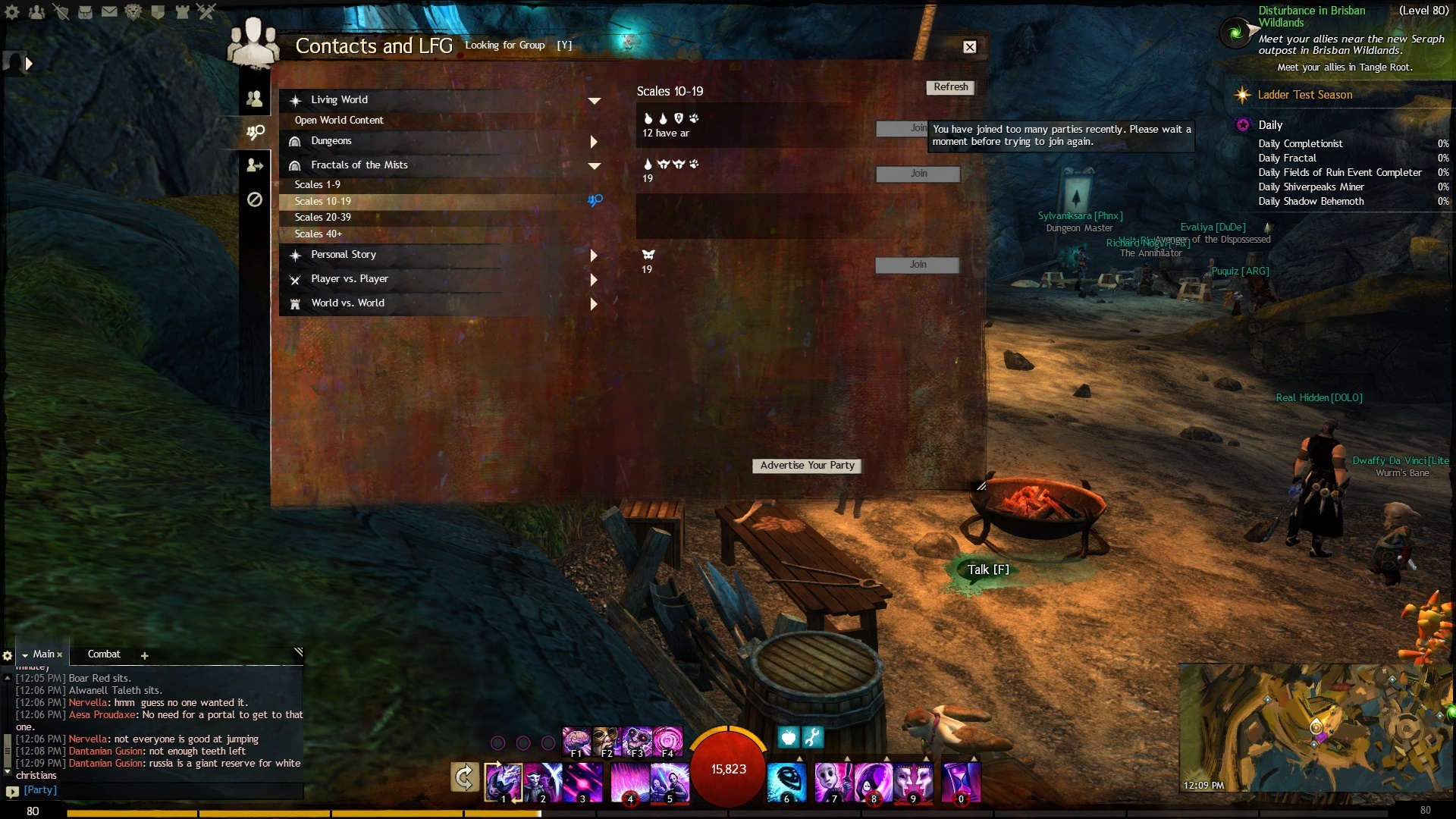Viewport: 1456px width, 819px height.
Task: Open the minimap
Action: (x=1316, y=728)
